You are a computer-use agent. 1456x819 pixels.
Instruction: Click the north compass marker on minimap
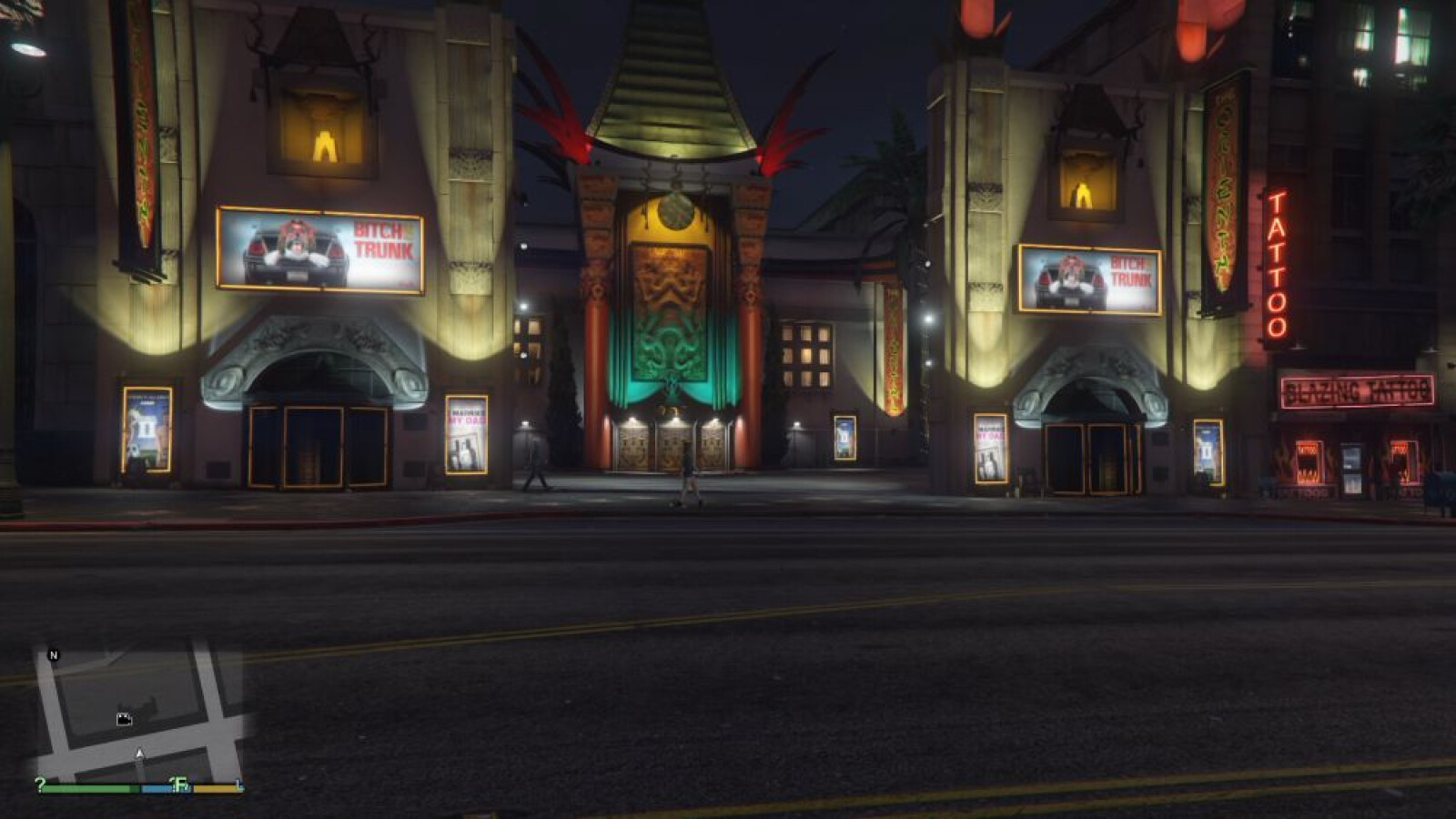54,655
